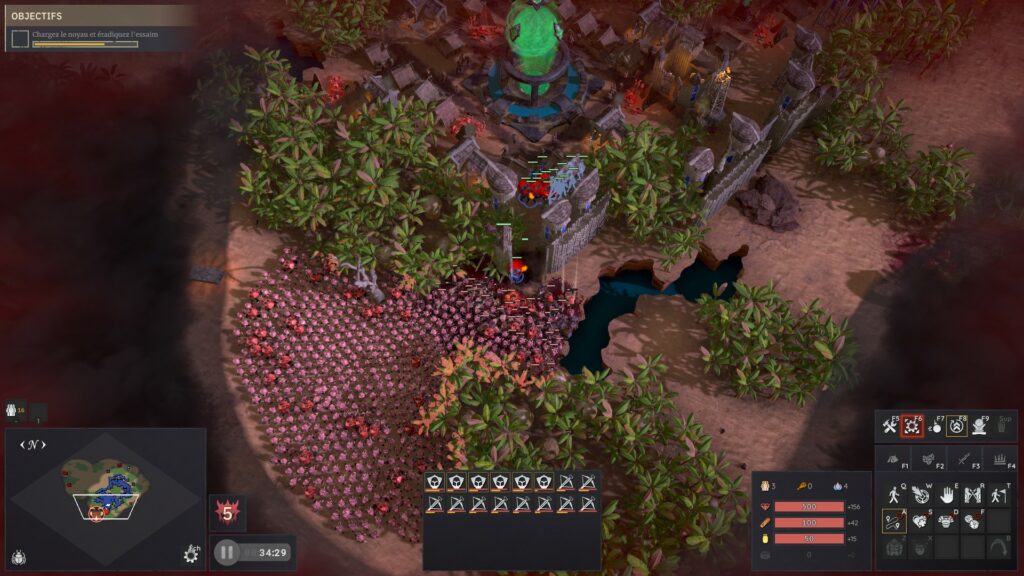
Task: Activate the red-highlighted F6 gear command
Action: pos(911,427)
